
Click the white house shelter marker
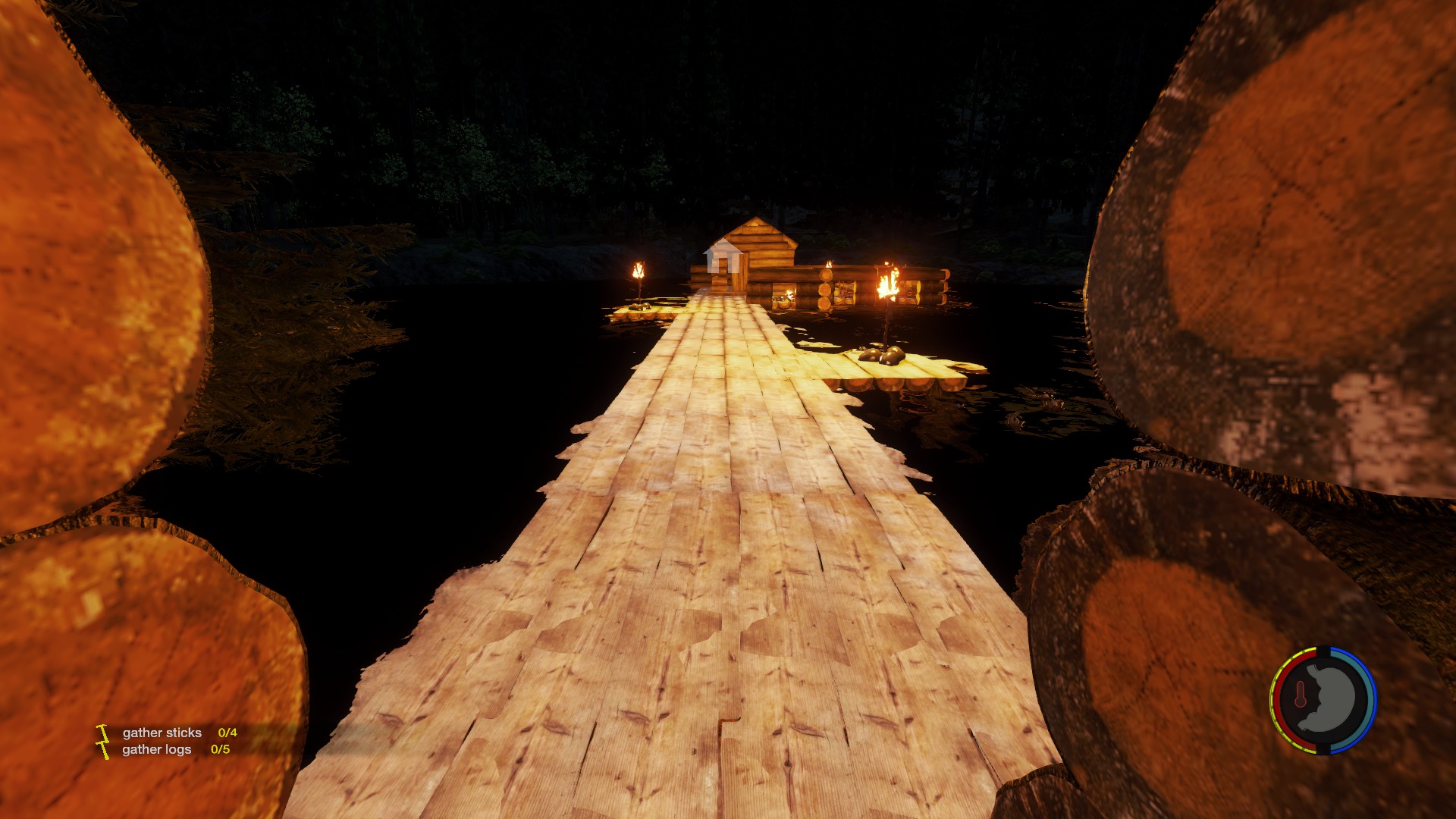coord(722,256)
